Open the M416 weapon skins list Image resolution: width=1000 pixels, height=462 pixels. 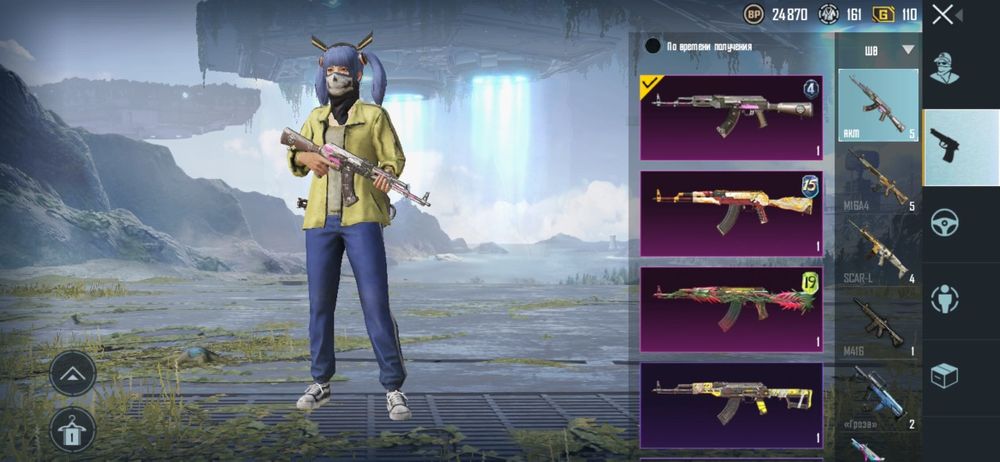(x=878, y=325)
